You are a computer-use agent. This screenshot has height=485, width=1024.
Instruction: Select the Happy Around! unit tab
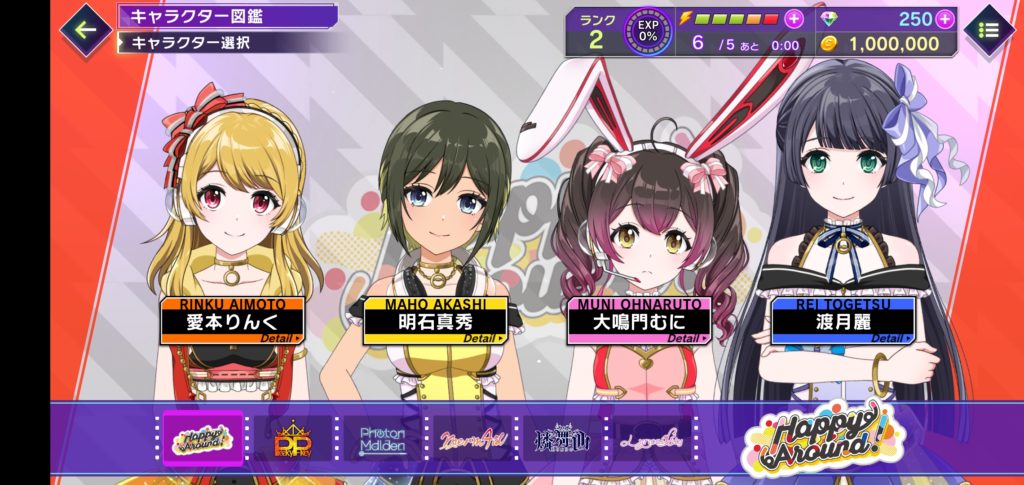(x=203, y=438)
